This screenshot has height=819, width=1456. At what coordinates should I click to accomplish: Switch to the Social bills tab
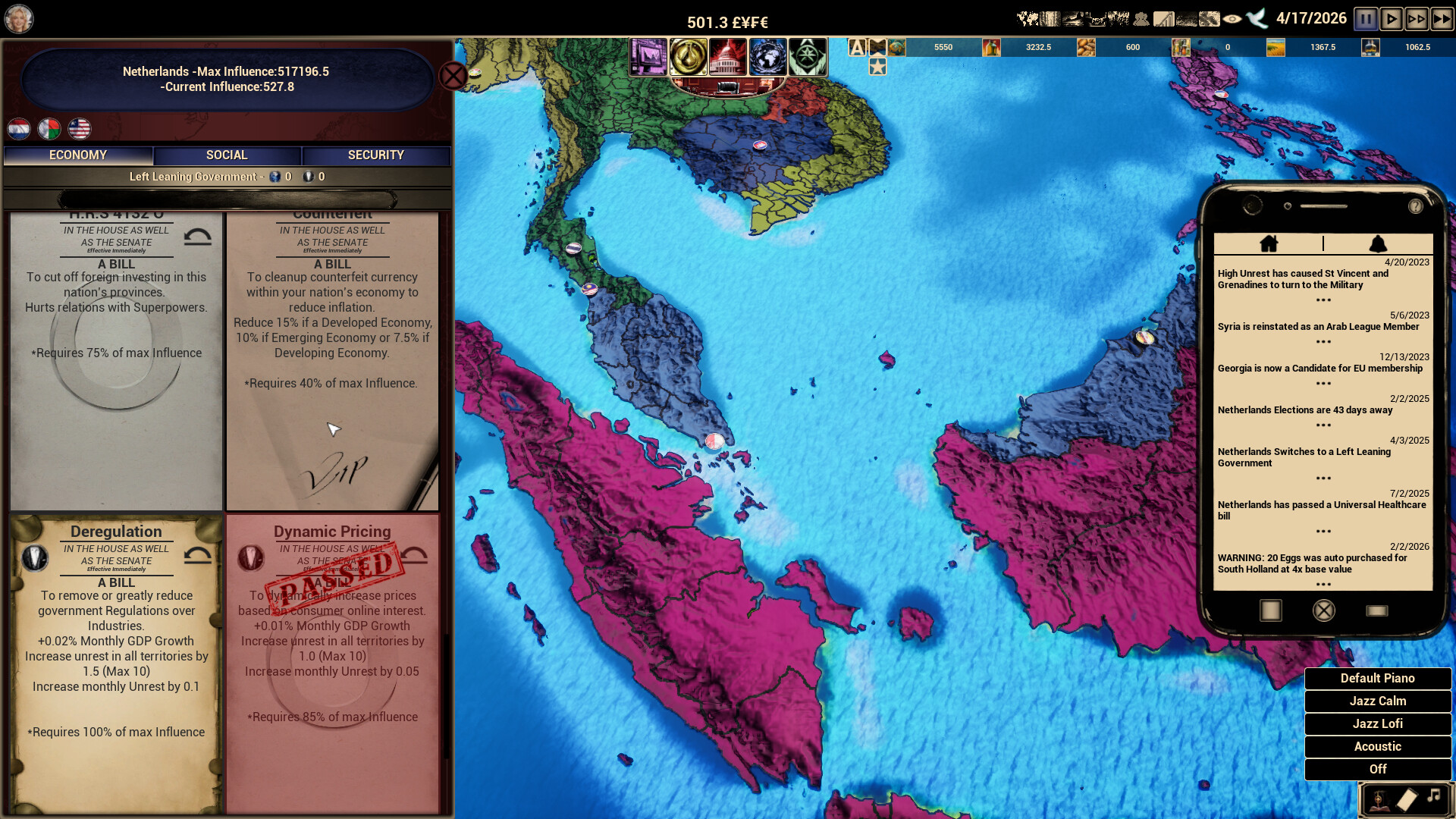227,155
